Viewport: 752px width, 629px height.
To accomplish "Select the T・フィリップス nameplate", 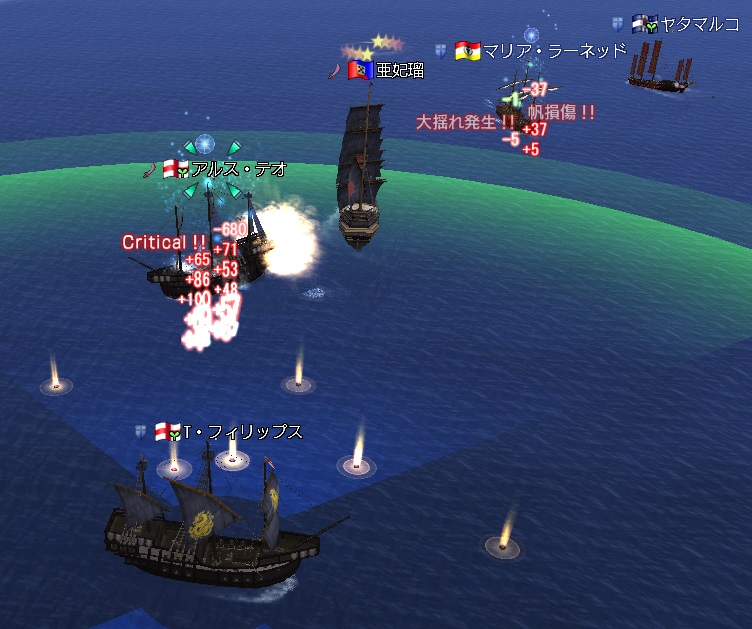I will (x=242, y=433).
